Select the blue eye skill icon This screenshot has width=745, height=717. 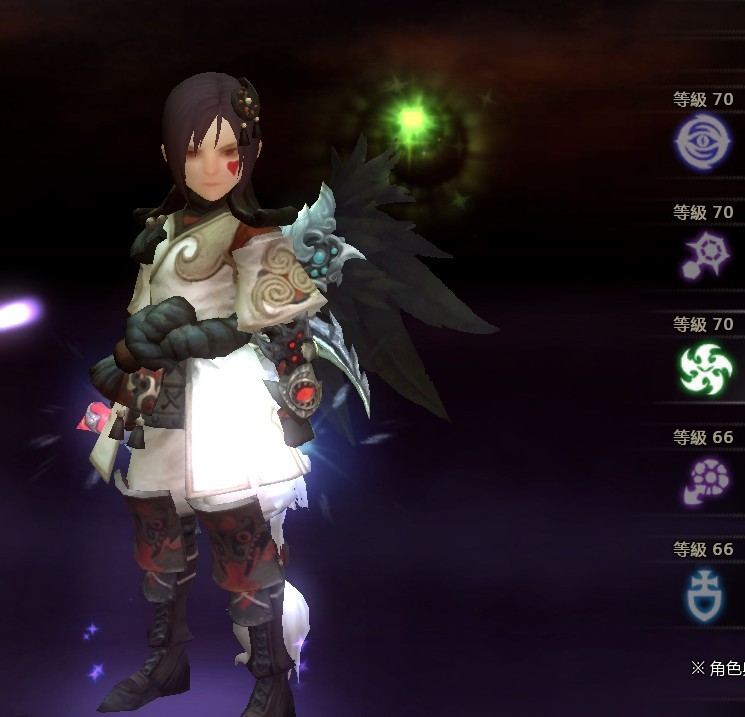click(x=704, y=142)
